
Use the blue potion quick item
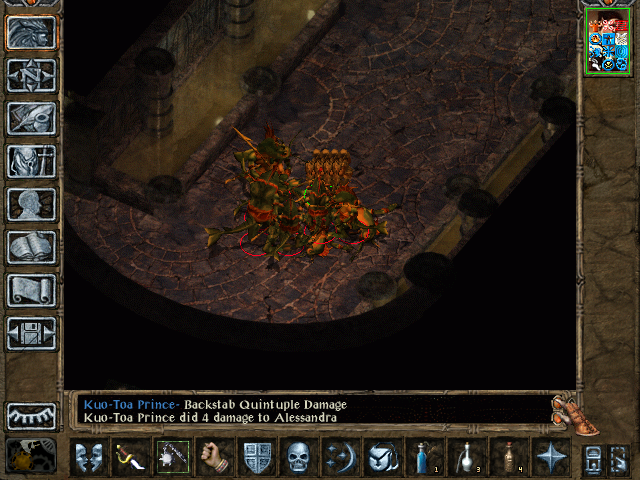tap(424, 458)
